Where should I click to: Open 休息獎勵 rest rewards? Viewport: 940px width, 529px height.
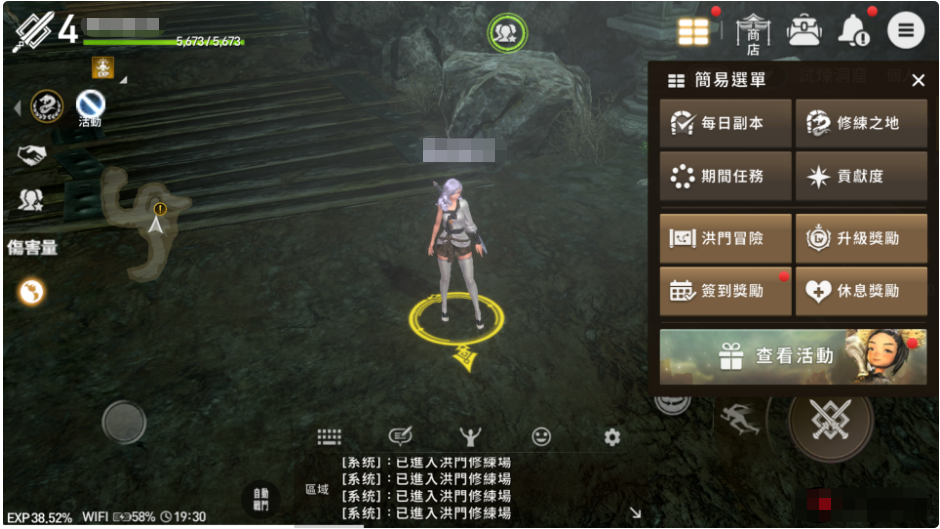click(x=860, y=291)
